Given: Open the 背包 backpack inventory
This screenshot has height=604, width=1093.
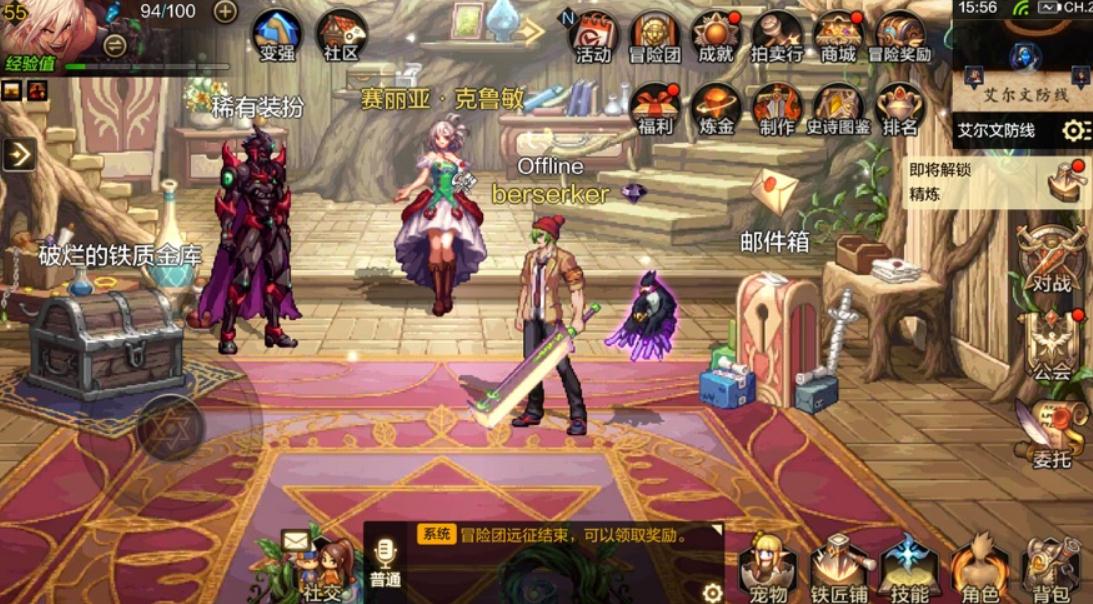Looking at the screenshot, I should pyautogui.click(x=1051, y=570).
